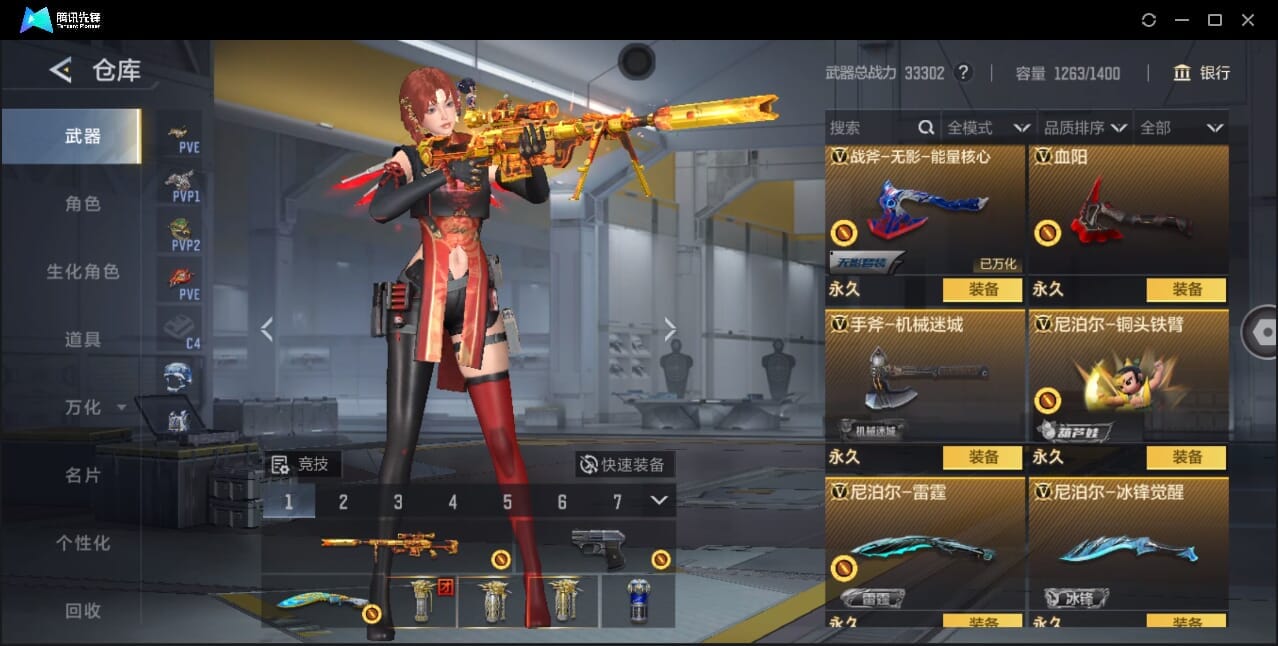Open the 生化角色 category
The width and height of the screenshot is (1278, 646).
[x=83, y=272]
